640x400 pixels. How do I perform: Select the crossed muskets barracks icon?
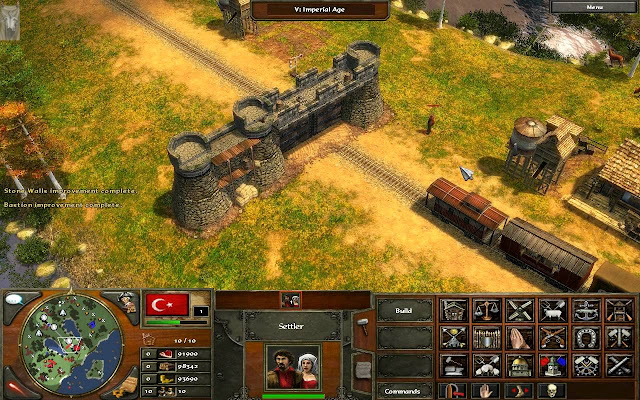[x=553, y=338]
